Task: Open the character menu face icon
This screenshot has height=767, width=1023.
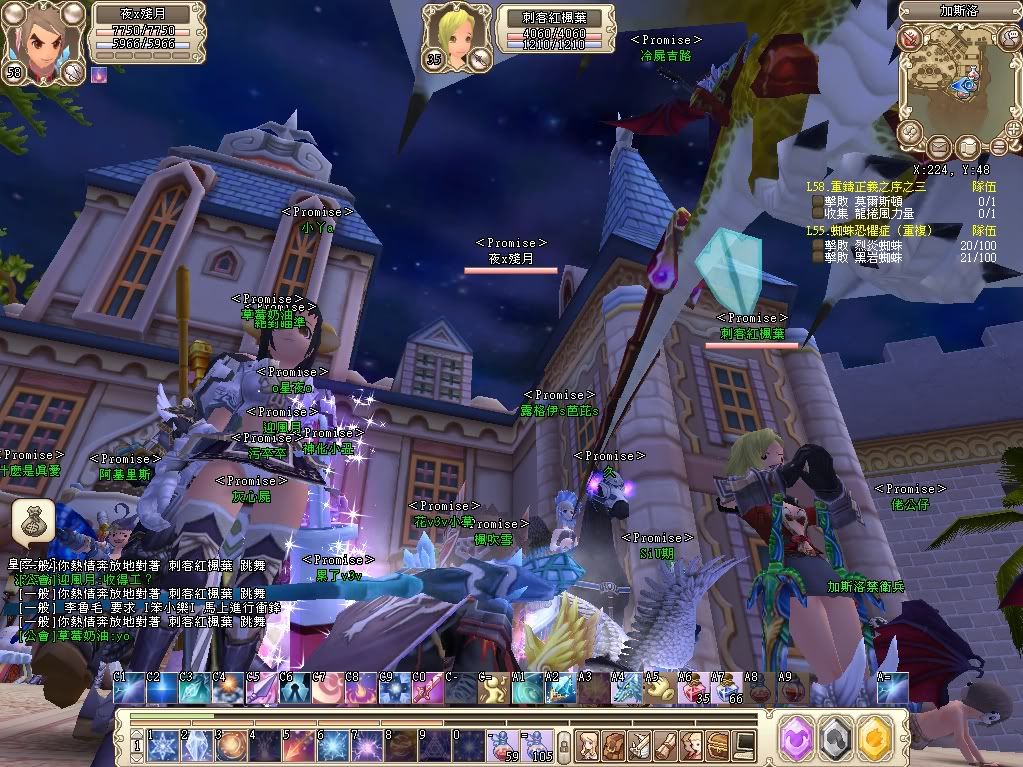Action: pos(589,745)
